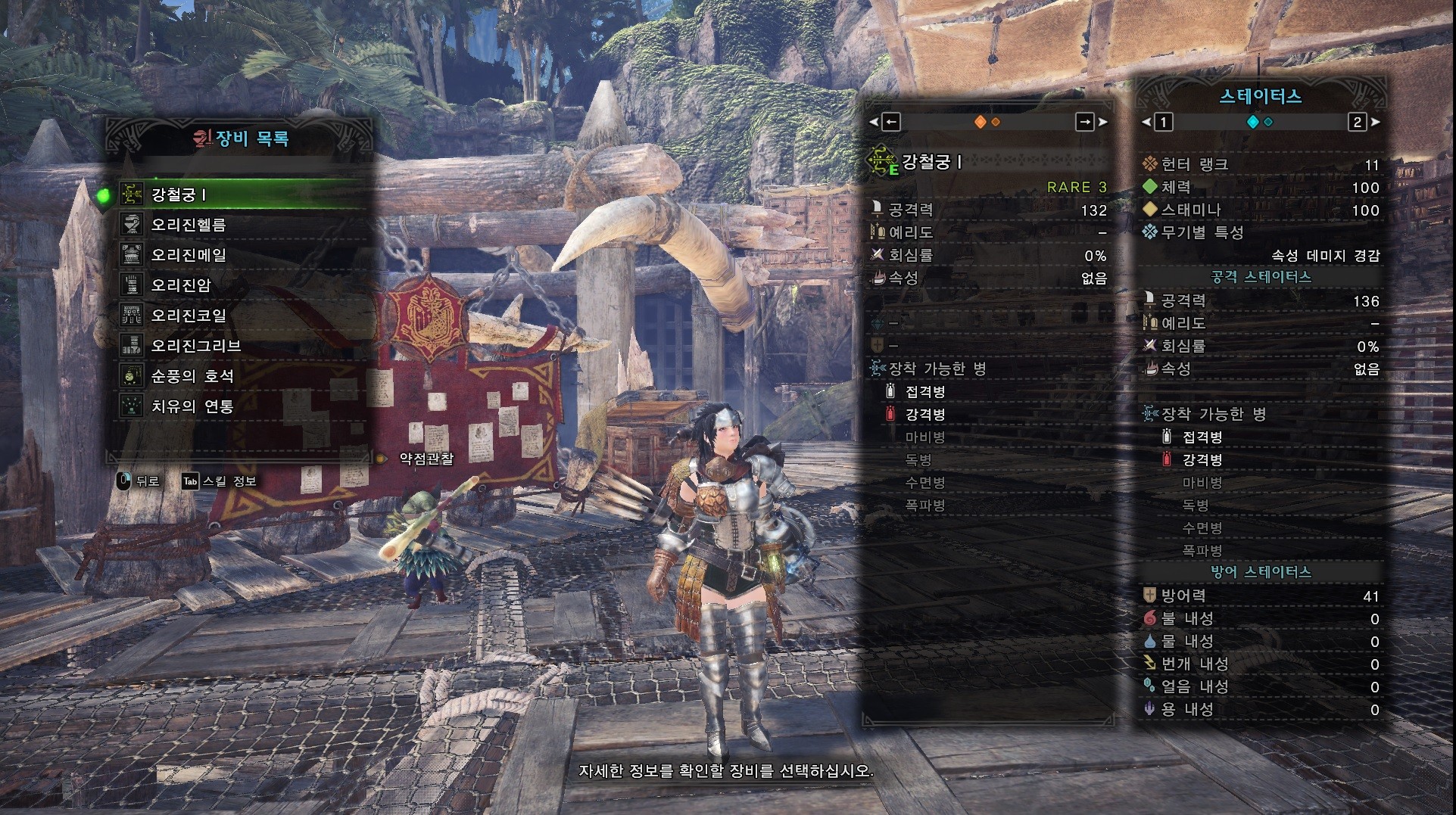Pick 오리진암 from the equipment list
Viewport: 1456px width, 815px height.
[180, 285]
